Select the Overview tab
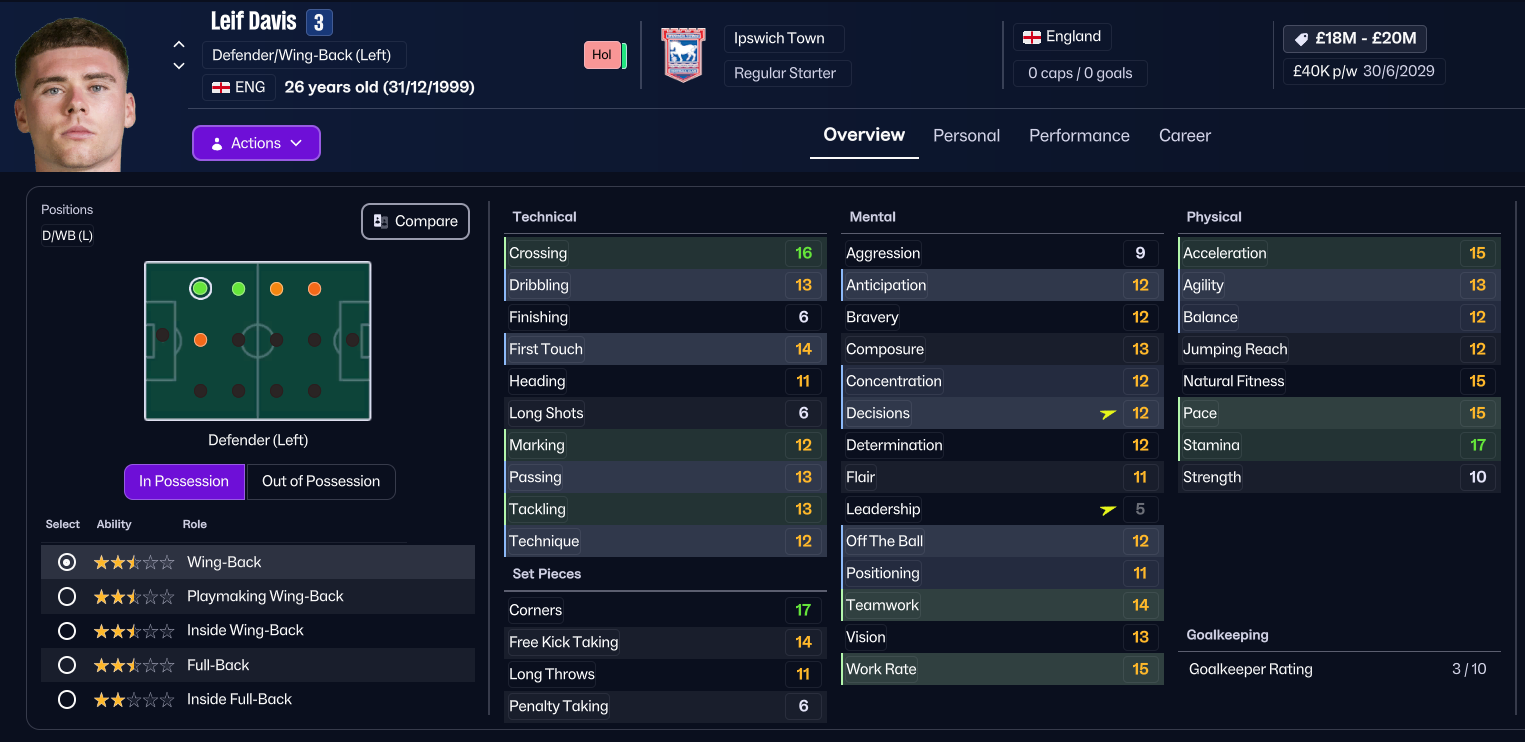Screen dimensions: 1525x742 864,135
